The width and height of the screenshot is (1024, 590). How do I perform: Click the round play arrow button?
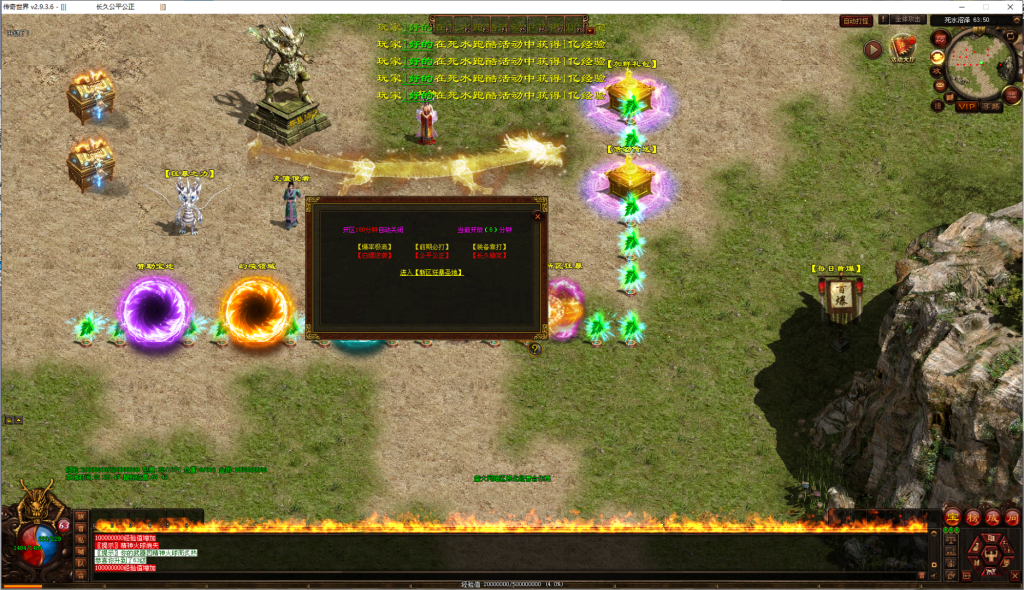click(x=873, y=49)
